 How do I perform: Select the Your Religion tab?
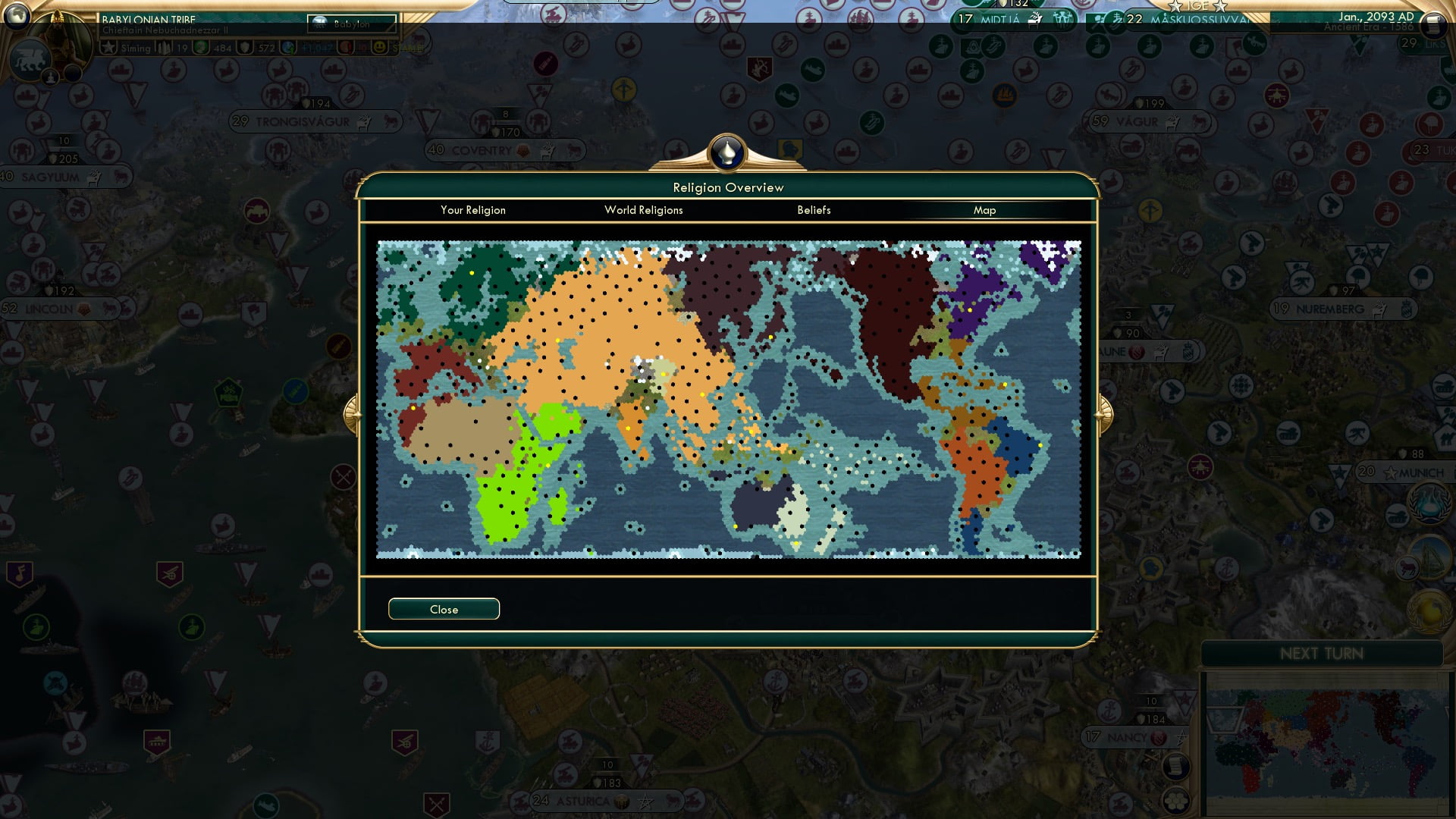pos(473,210)
